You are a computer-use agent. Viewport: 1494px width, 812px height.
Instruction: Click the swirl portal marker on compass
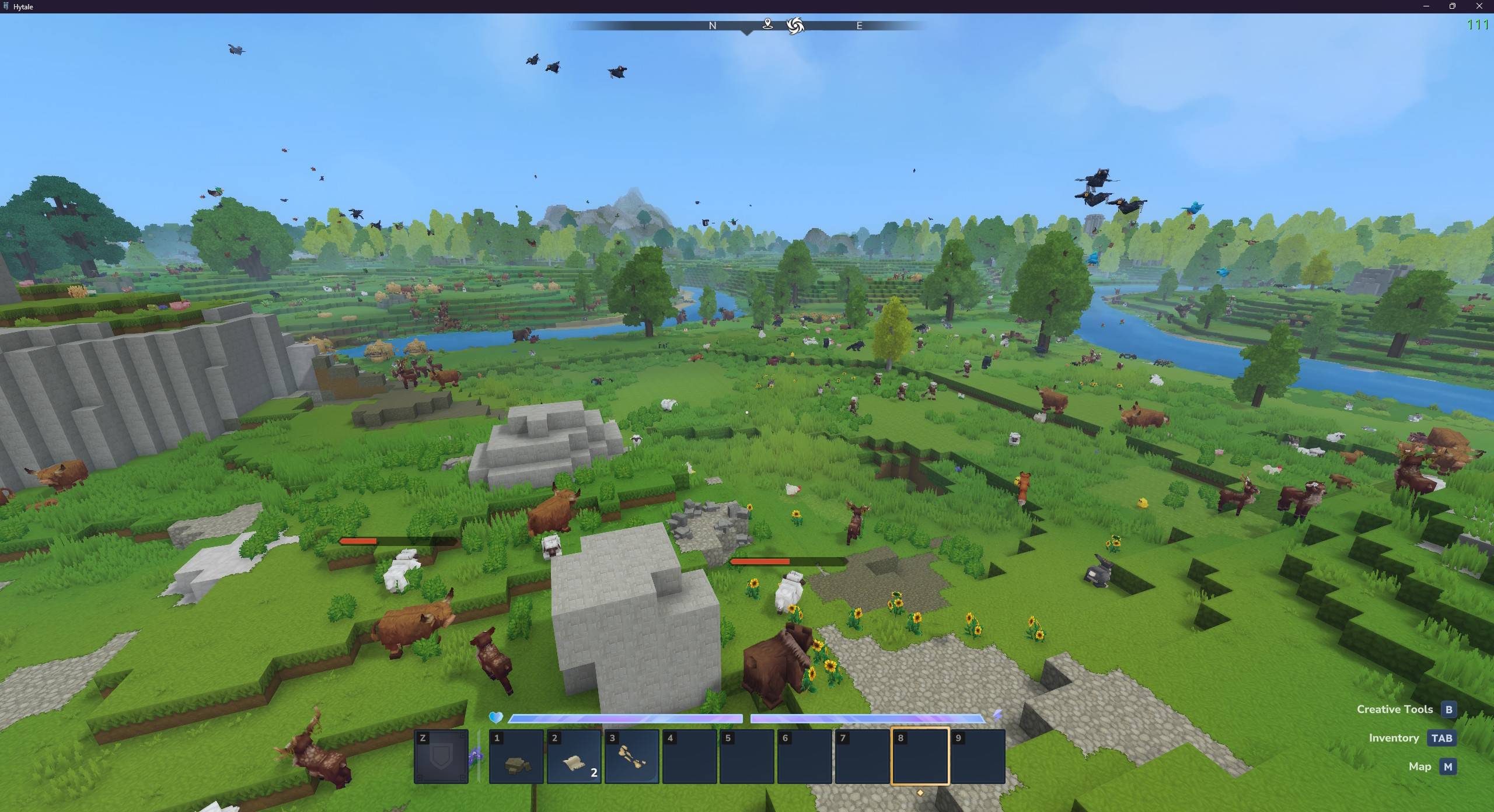[x=795, y=26]
